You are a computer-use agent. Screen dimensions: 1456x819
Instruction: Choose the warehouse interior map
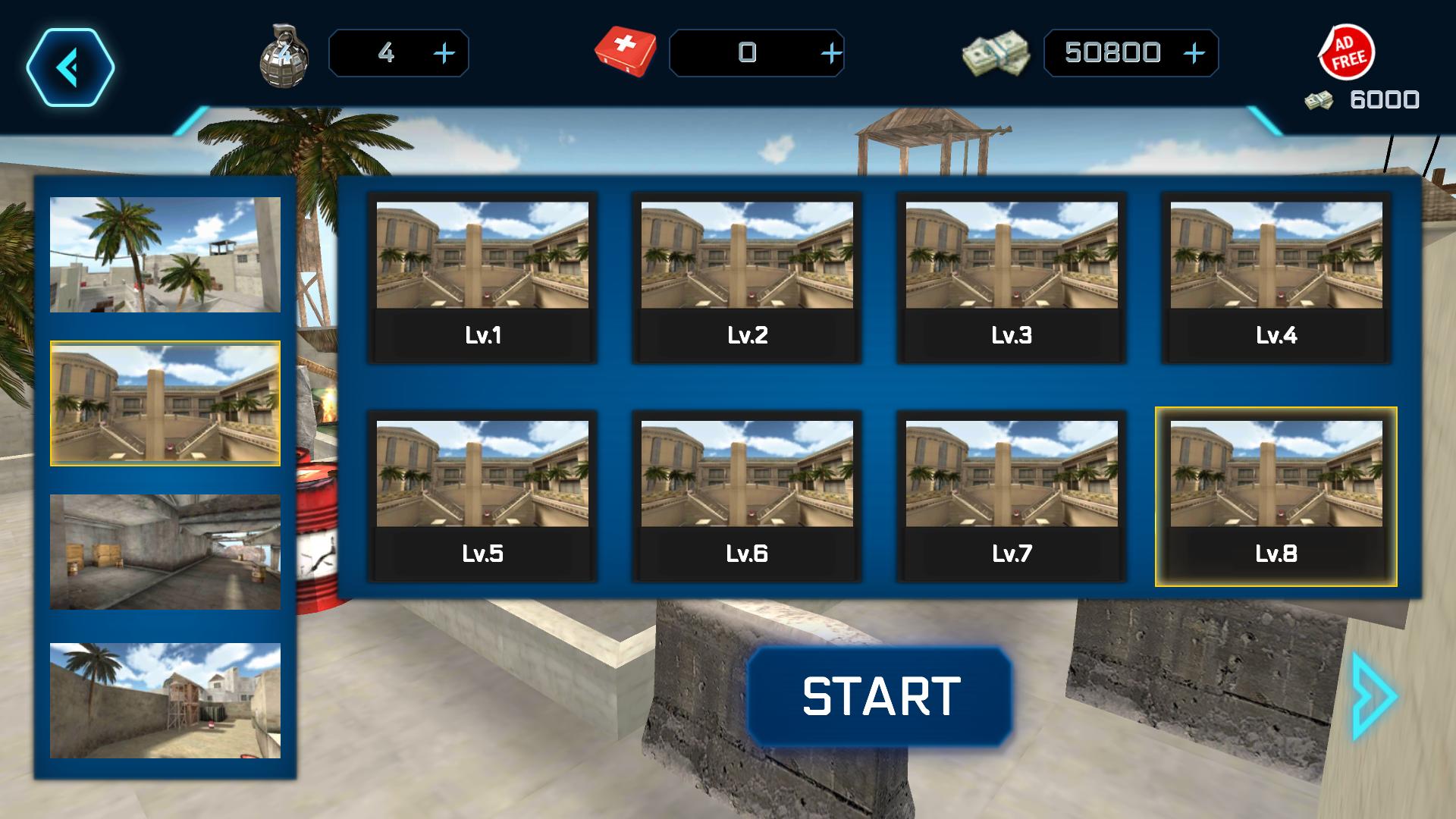point(165,551)
